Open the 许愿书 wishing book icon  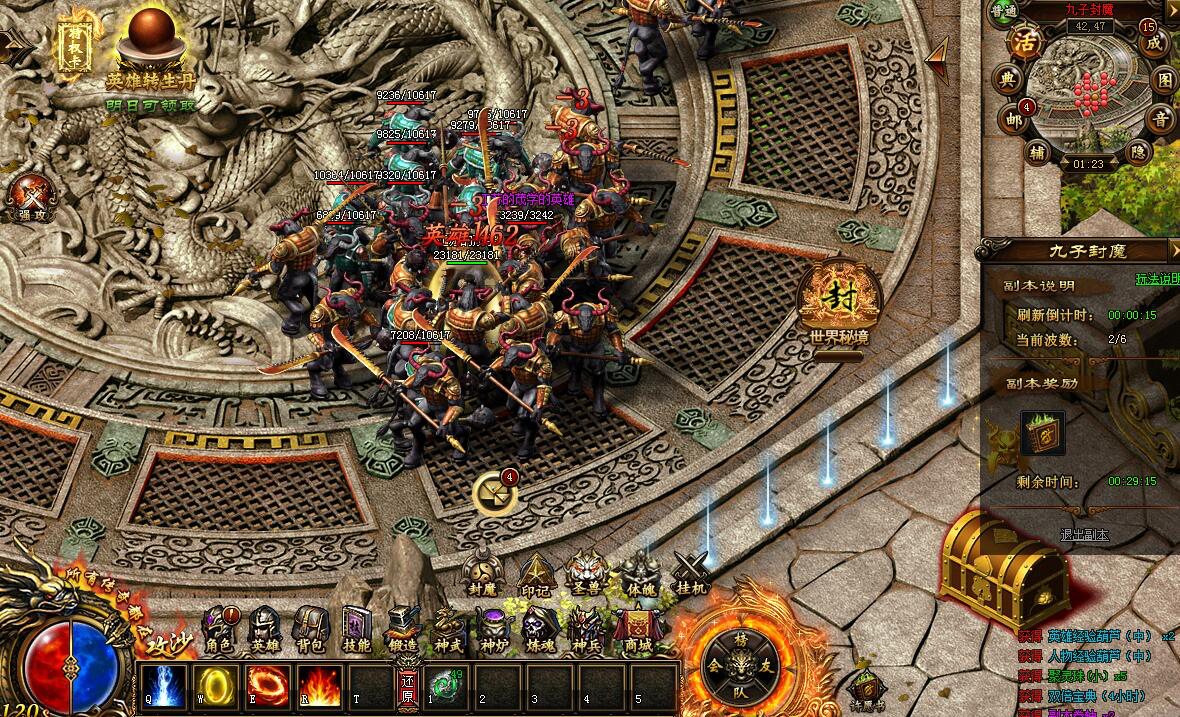867,688
